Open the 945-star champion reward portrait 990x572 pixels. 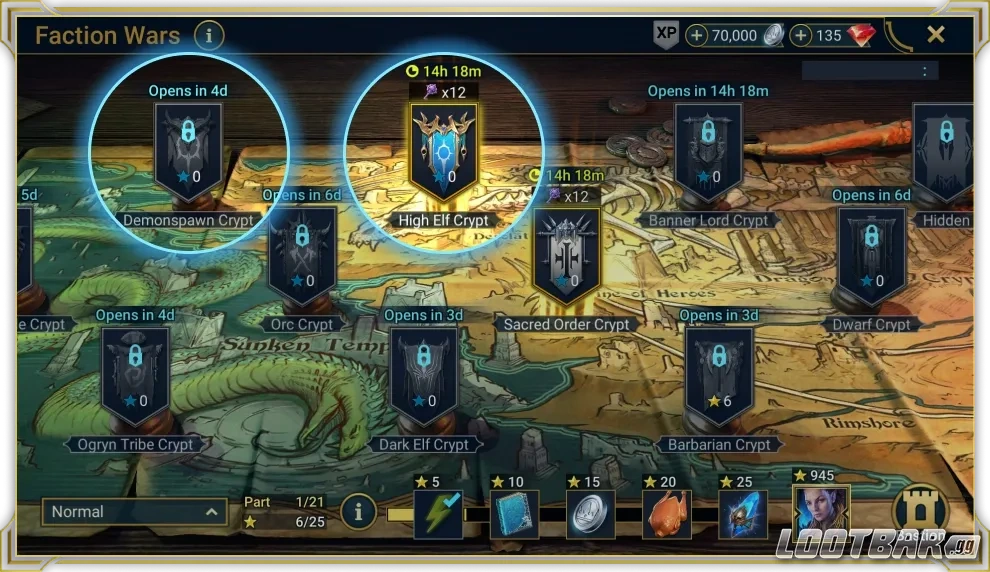pyautogui.click(x=821, y=514)
